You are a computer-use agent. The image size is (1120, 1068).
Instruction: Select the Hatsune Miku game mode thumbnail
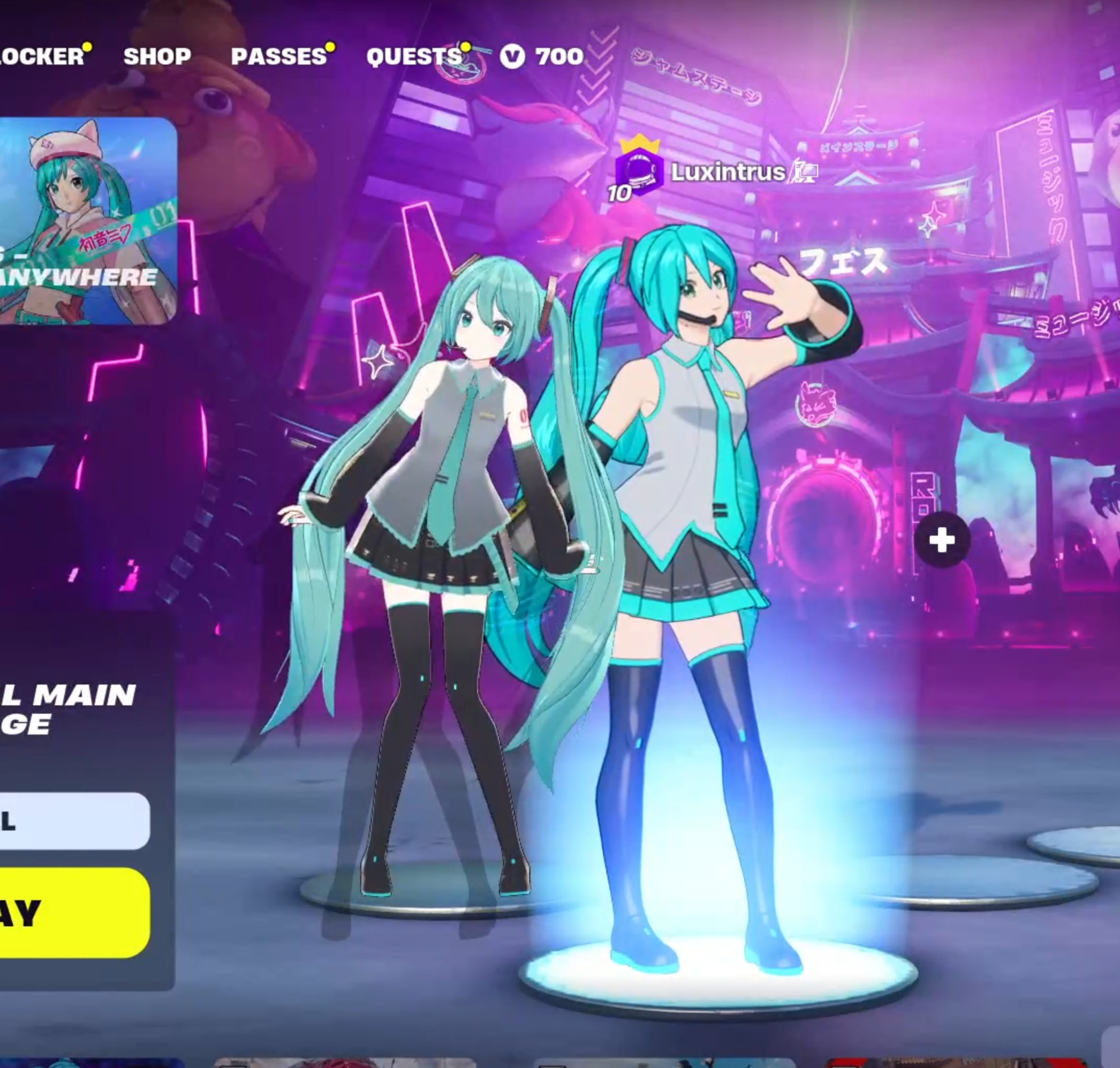87,221
